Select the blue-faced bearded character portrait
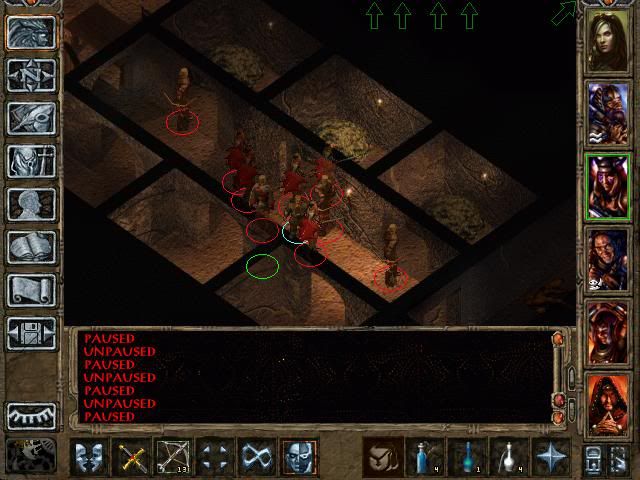 pyautogui.click(x=608, y=112)
